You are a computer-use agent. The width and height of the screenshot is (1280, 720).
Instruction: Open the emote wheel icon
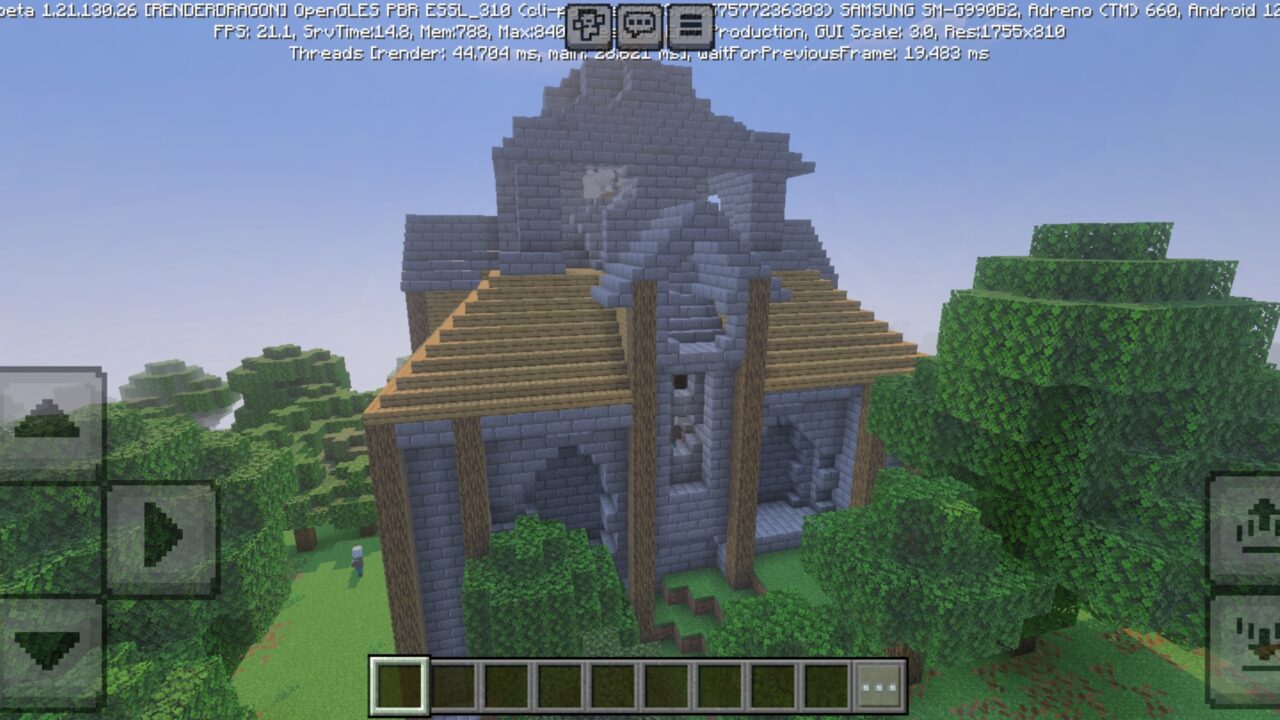click(589, 24)
